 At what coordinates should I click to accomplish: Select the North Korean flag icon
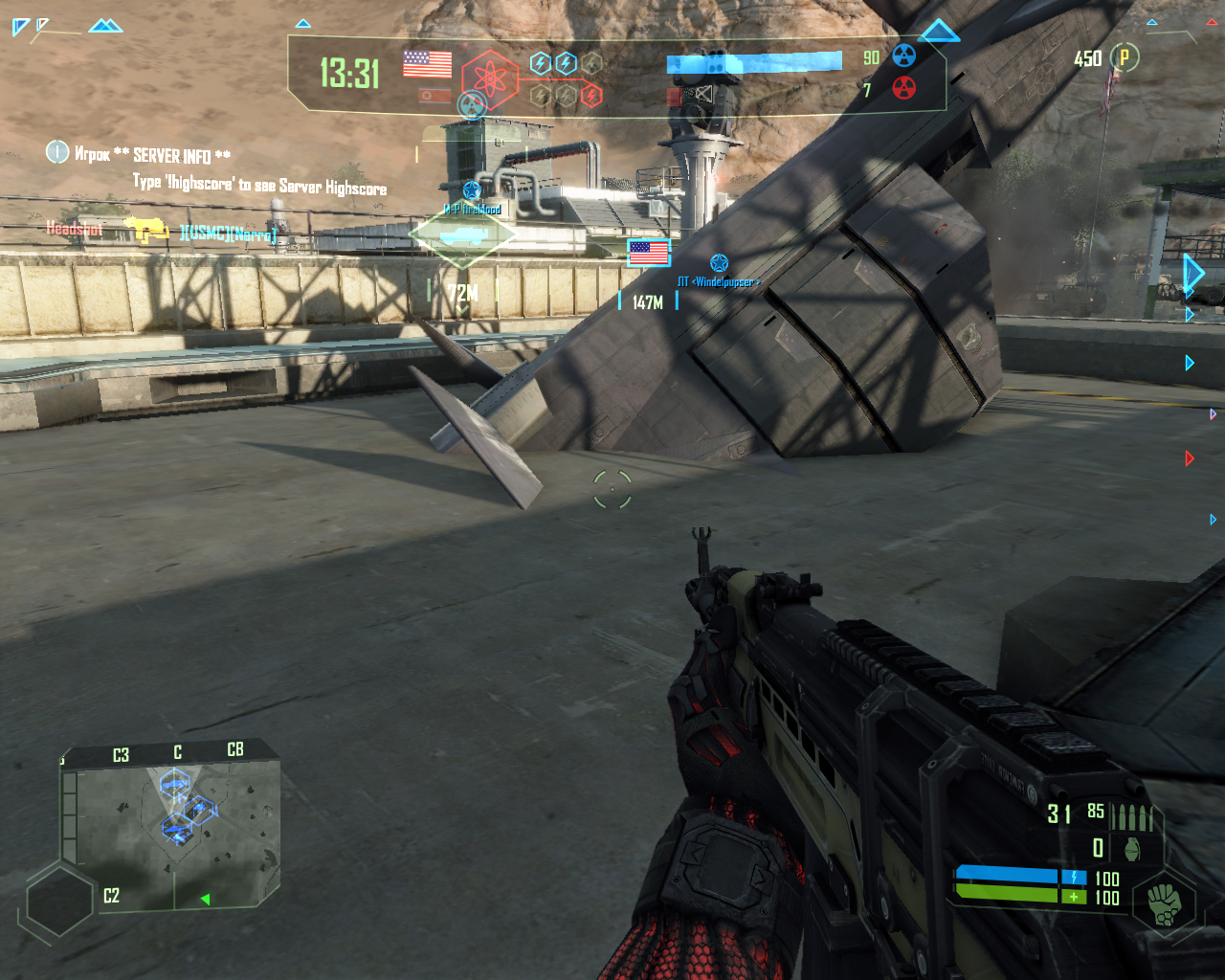[434, 96]
